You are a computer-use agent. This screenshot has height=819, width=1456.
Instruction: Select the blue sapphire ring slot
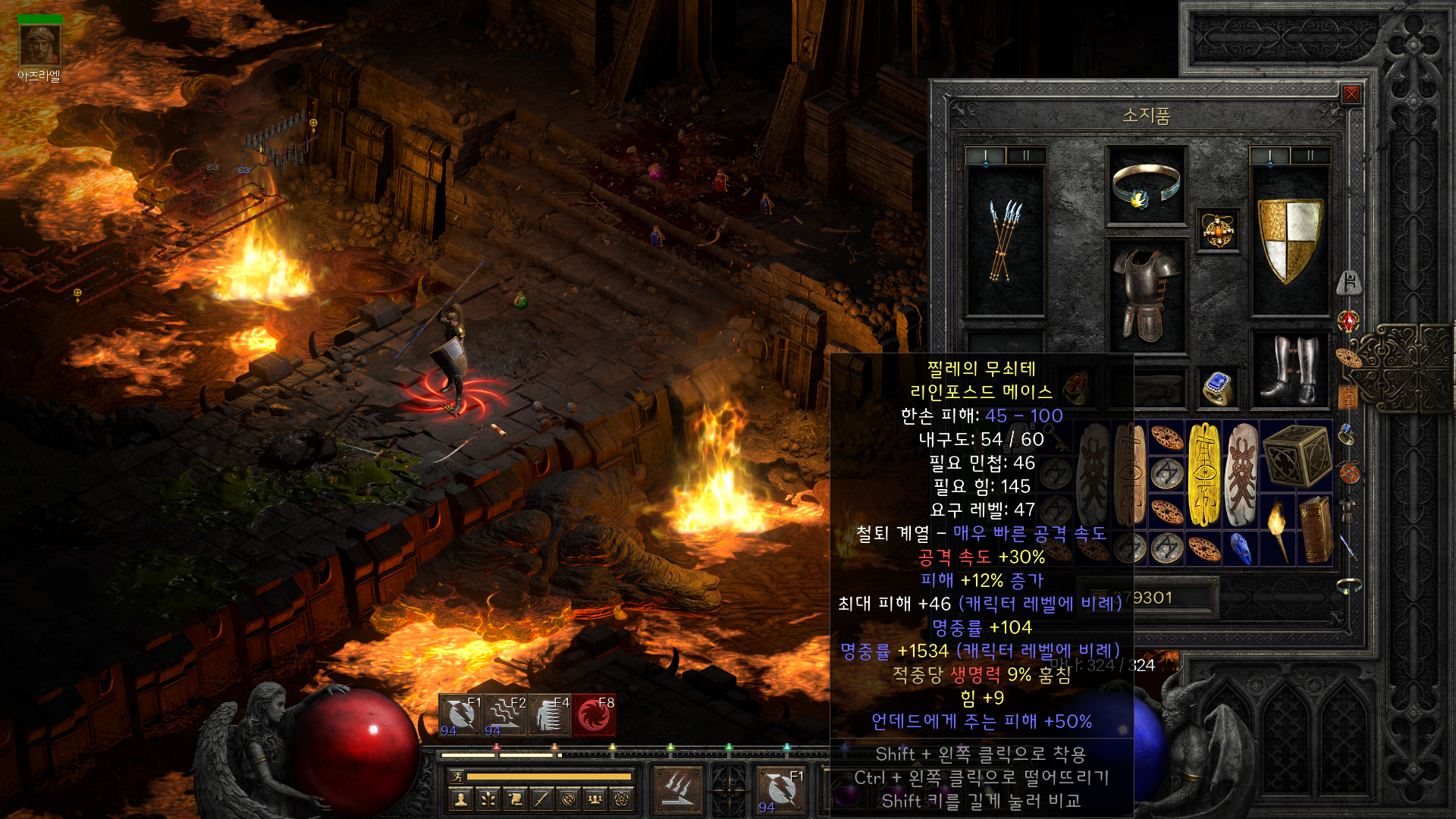(x=1217, y=388)
